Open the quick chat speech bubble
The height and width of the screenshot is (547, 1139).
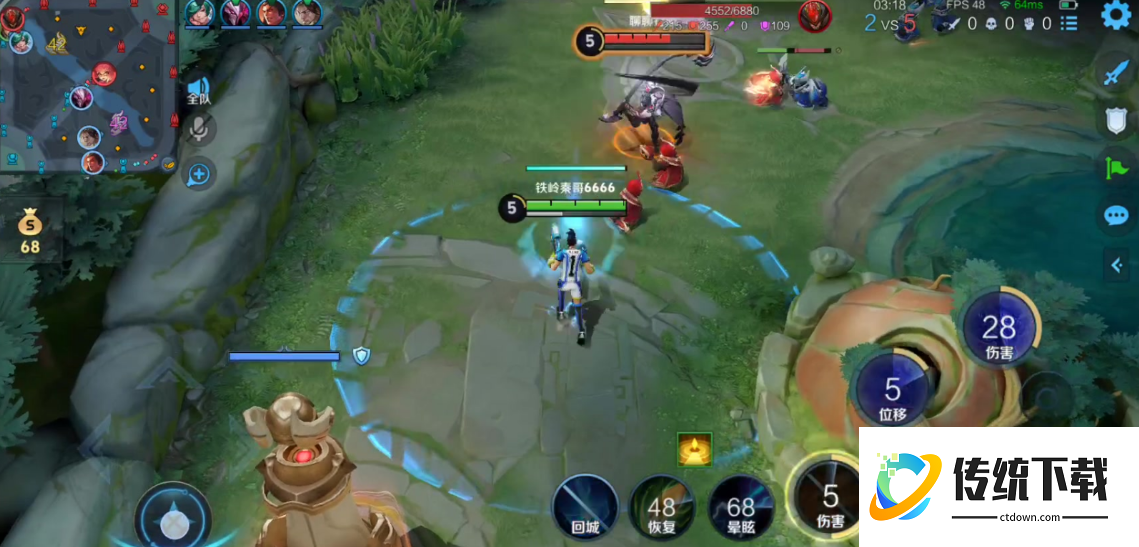(x=1116, y=215)
